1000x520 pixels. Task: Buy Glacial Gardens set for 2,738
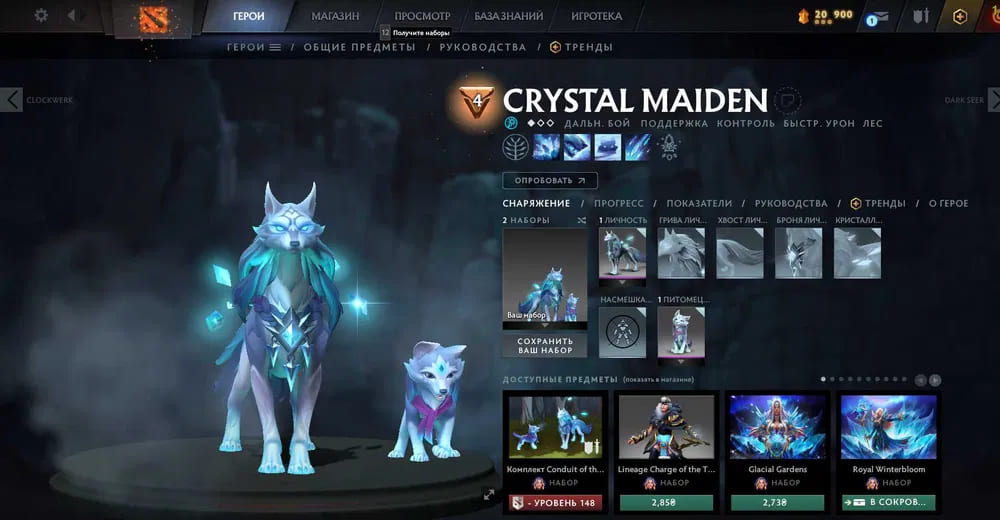[x=777, y=502]
